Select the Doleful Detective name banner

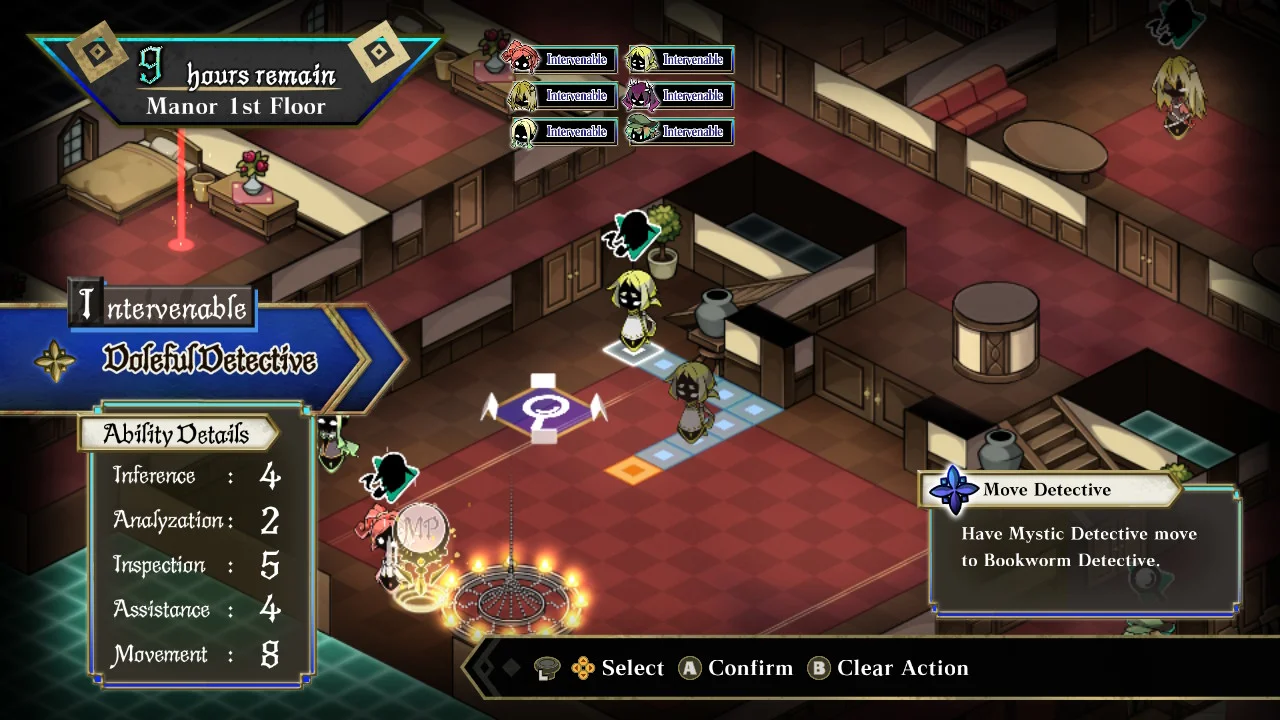[x=209, y=361]
